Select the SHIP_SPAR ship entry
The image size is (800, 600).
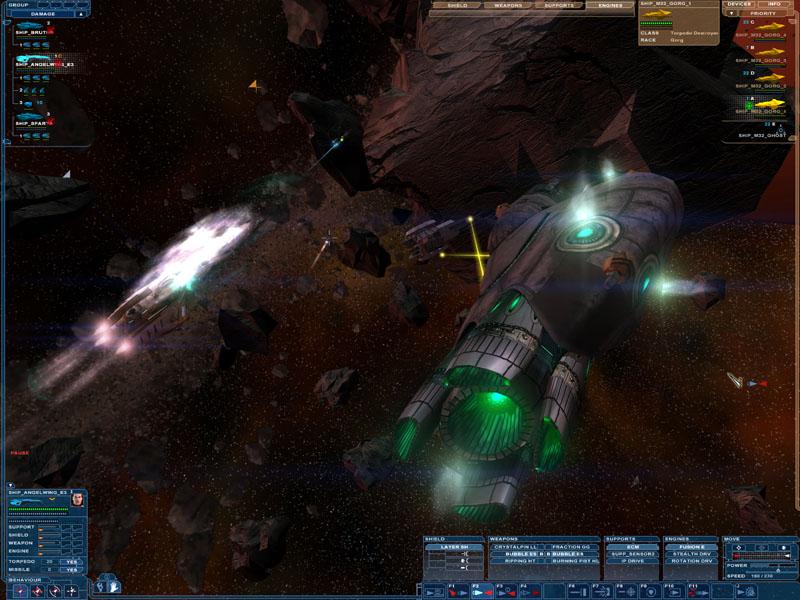point(32,121)
